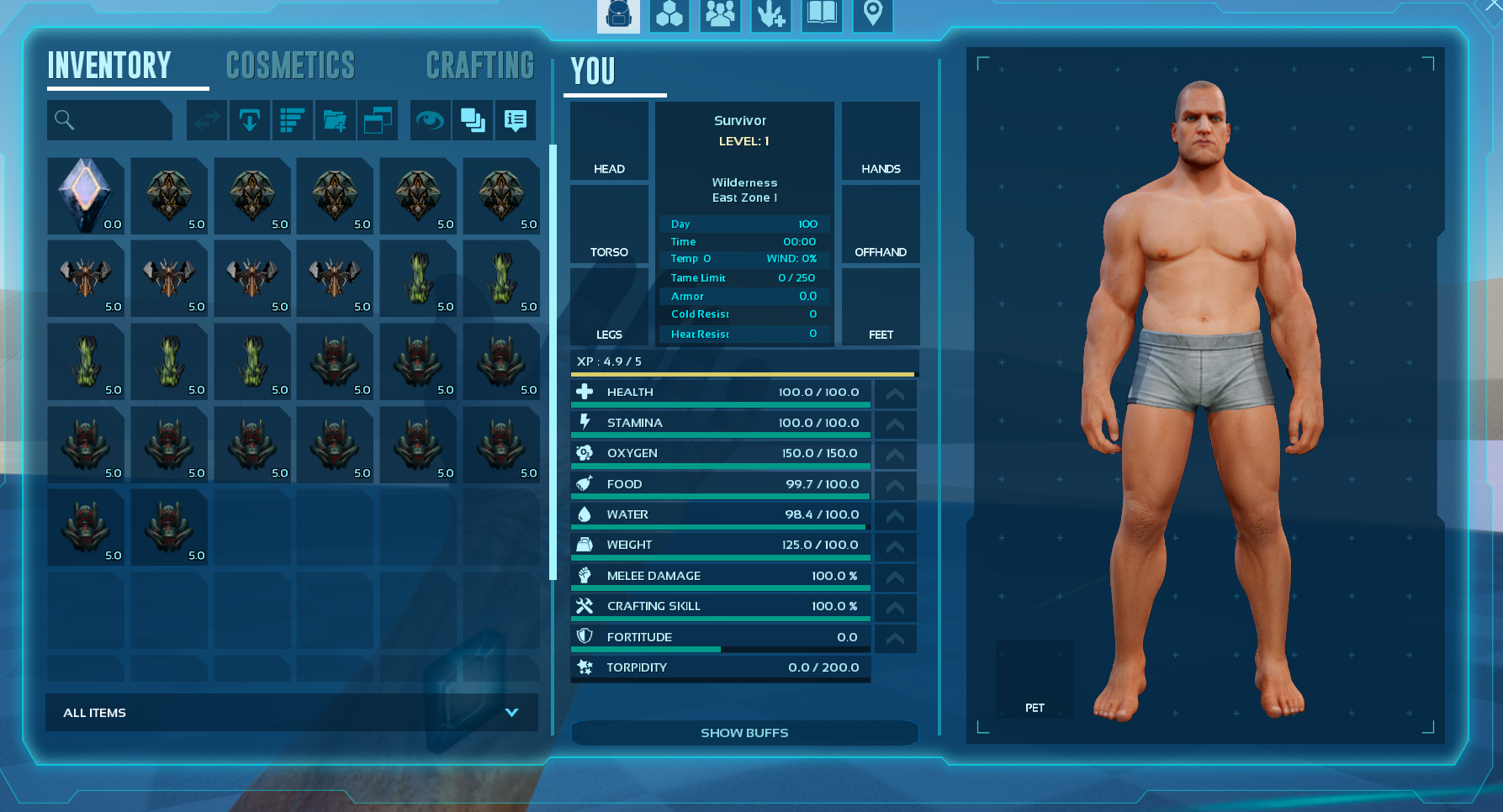The height and width of the screenshot is (812, 1503).
Task: Open the All Items filter dropdown
Action: 291,712
